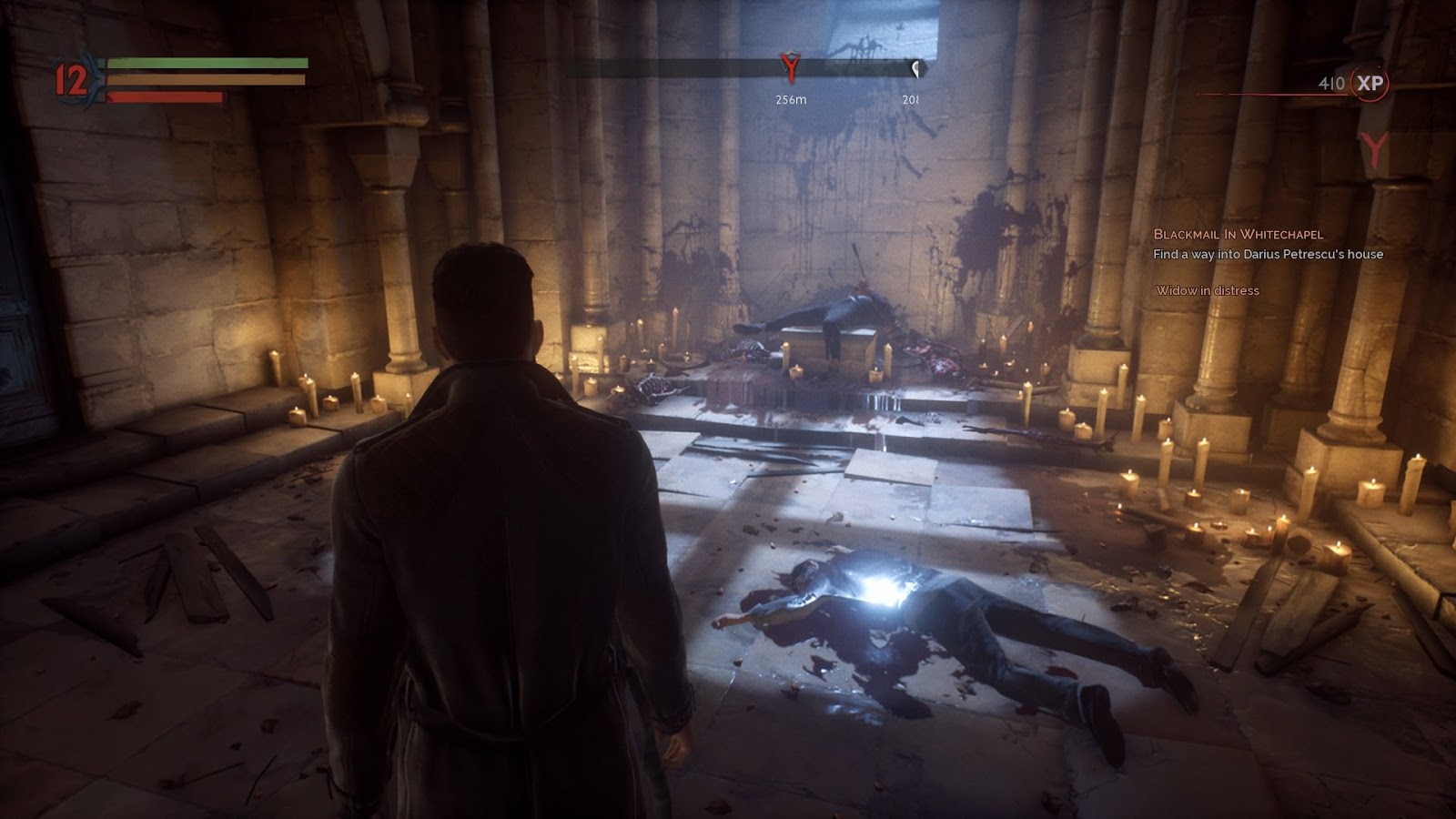The height and width of the screenshot is (819, 1456).
Task: Select the red objective marker on compass
Action: pyautogui.click(x=790, y=66)
